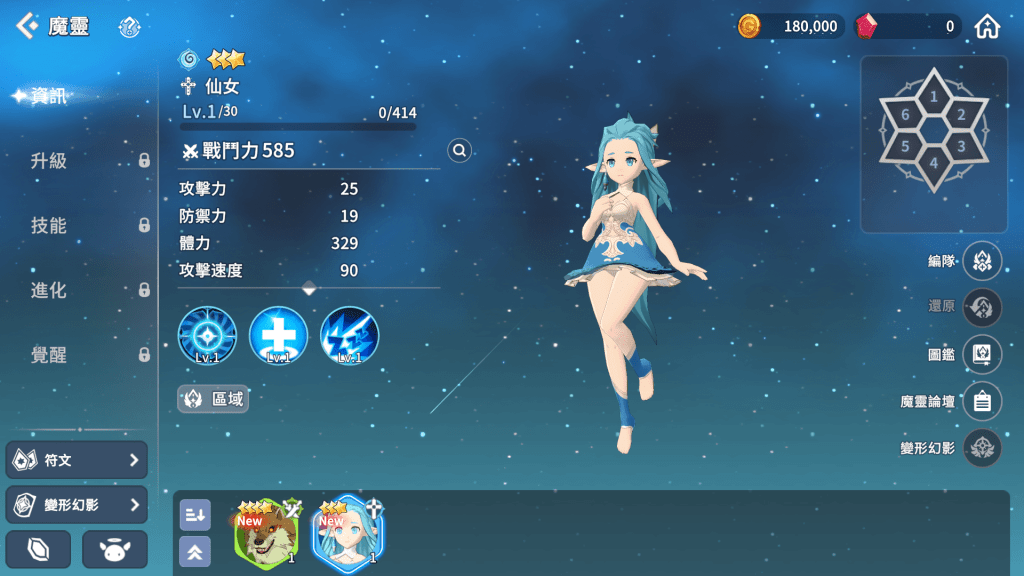The image size is (1024, 576).
Task: Open 變形幻影 from the left panel
Action: (77, 505)
